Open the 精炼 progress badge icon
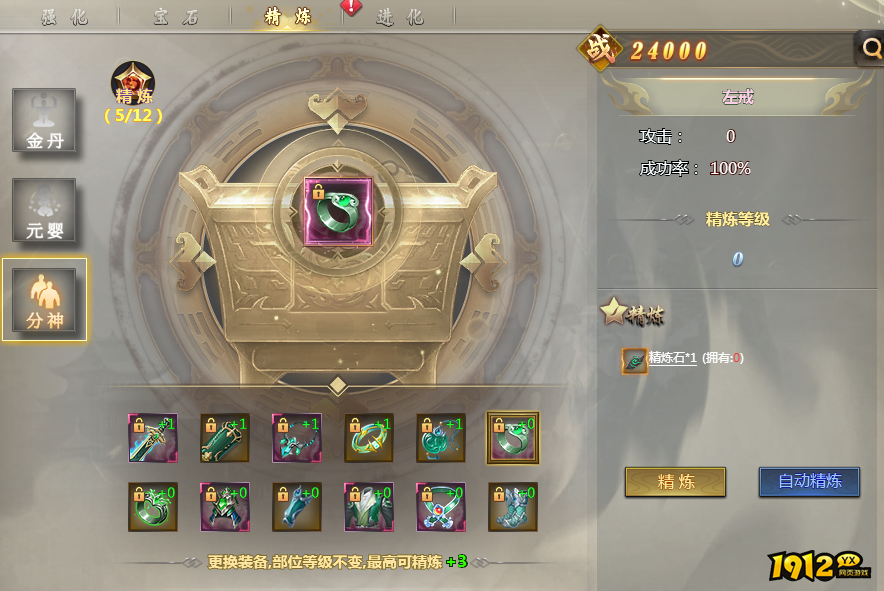This screenshot has height=591, width=884. pyautogui.click(x=133, y=82)
